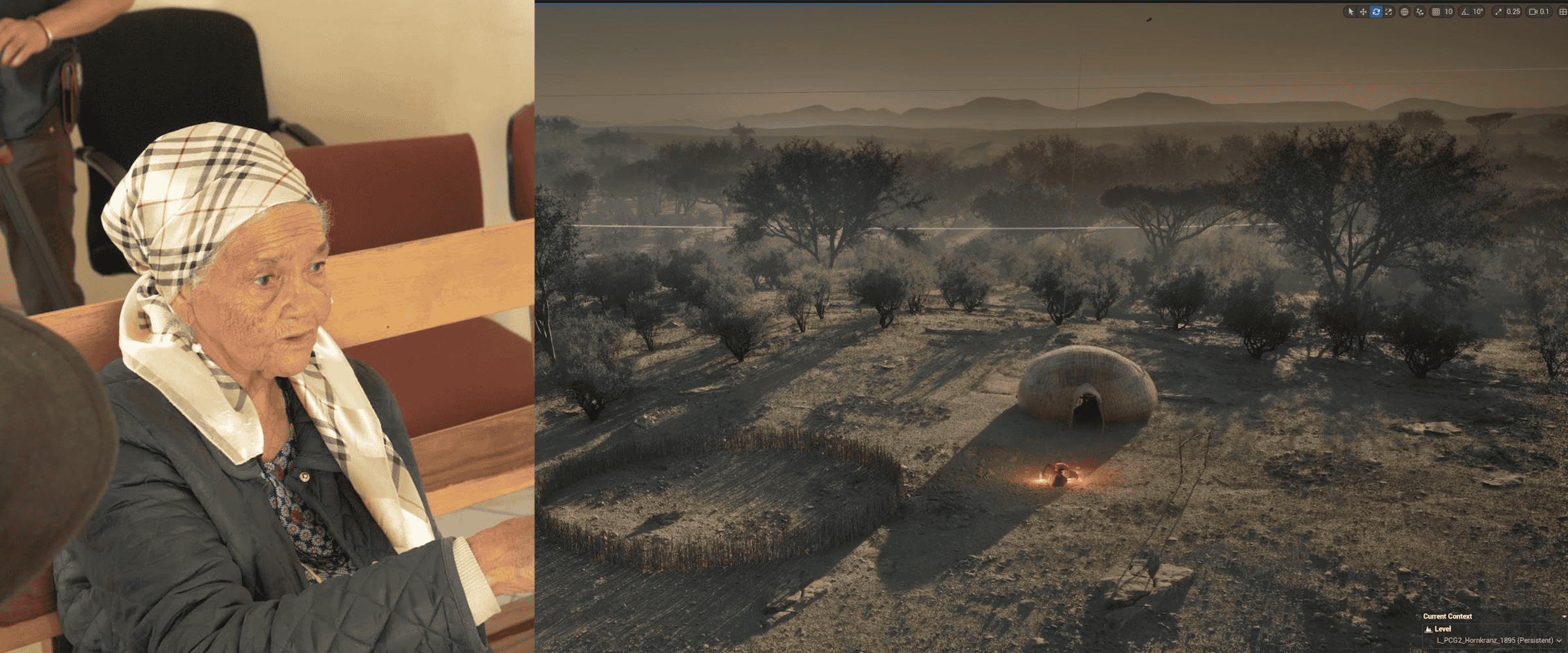Click the rotation snap angle value 10°
This screenshot has width=1568, height=653.
coord(1478,11)
